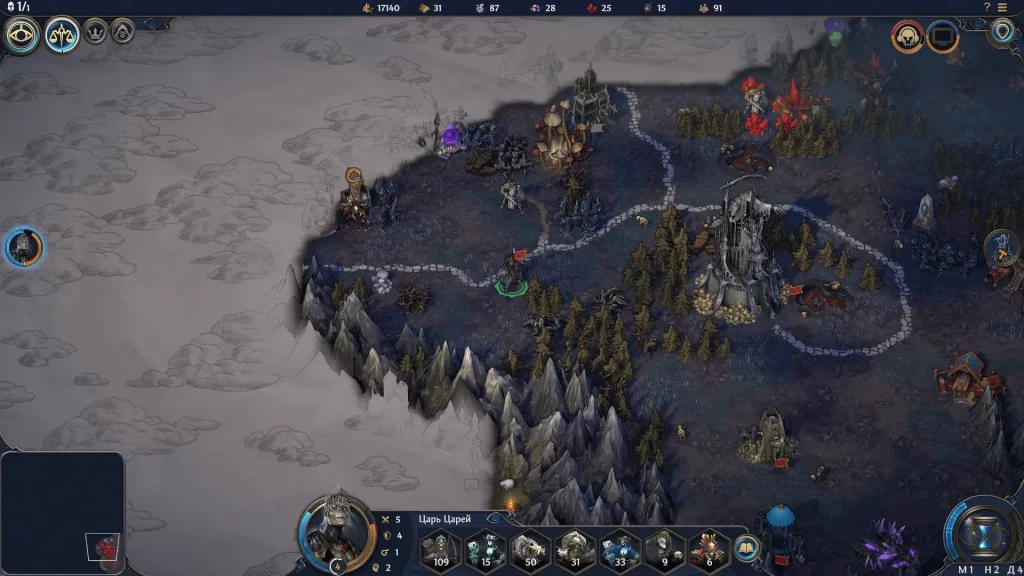Click the golden eye icon button
Image resolution: width=1024 pixels, height=576 pixels.
coord(22,36)
